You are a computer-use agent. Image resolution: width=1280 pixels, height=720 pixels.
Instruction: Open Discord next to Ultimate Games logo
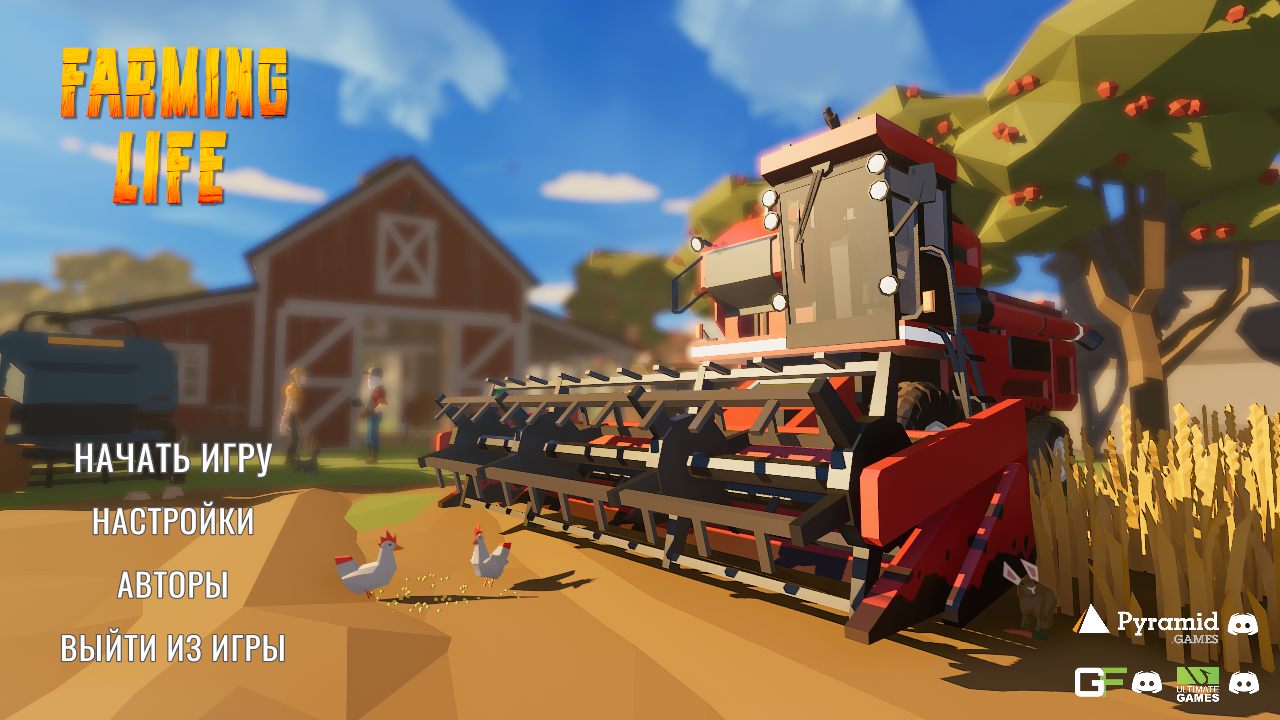1243,683
